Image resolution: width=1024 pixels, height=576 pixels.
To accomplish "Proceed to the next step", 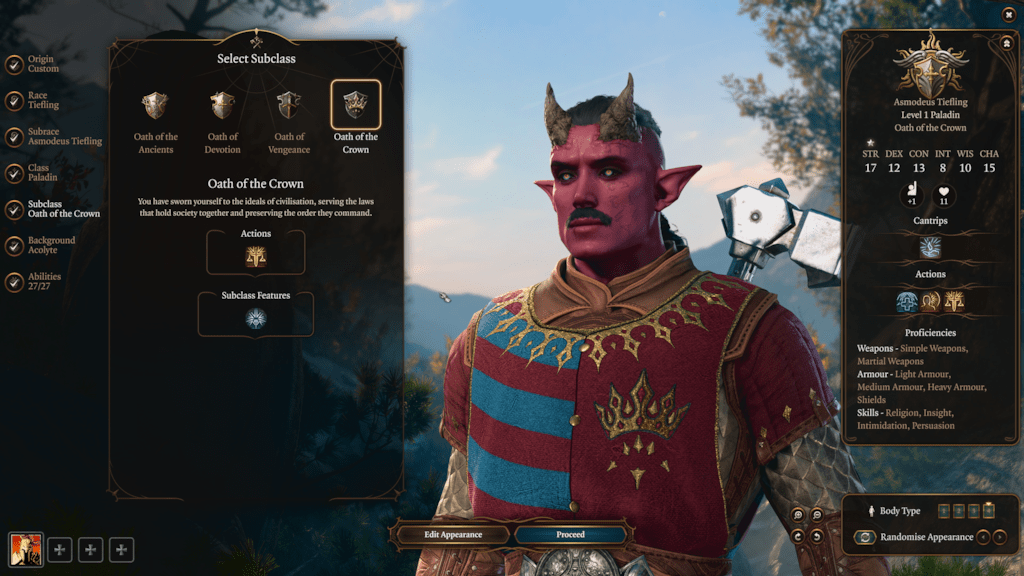I will coord(571,534).
